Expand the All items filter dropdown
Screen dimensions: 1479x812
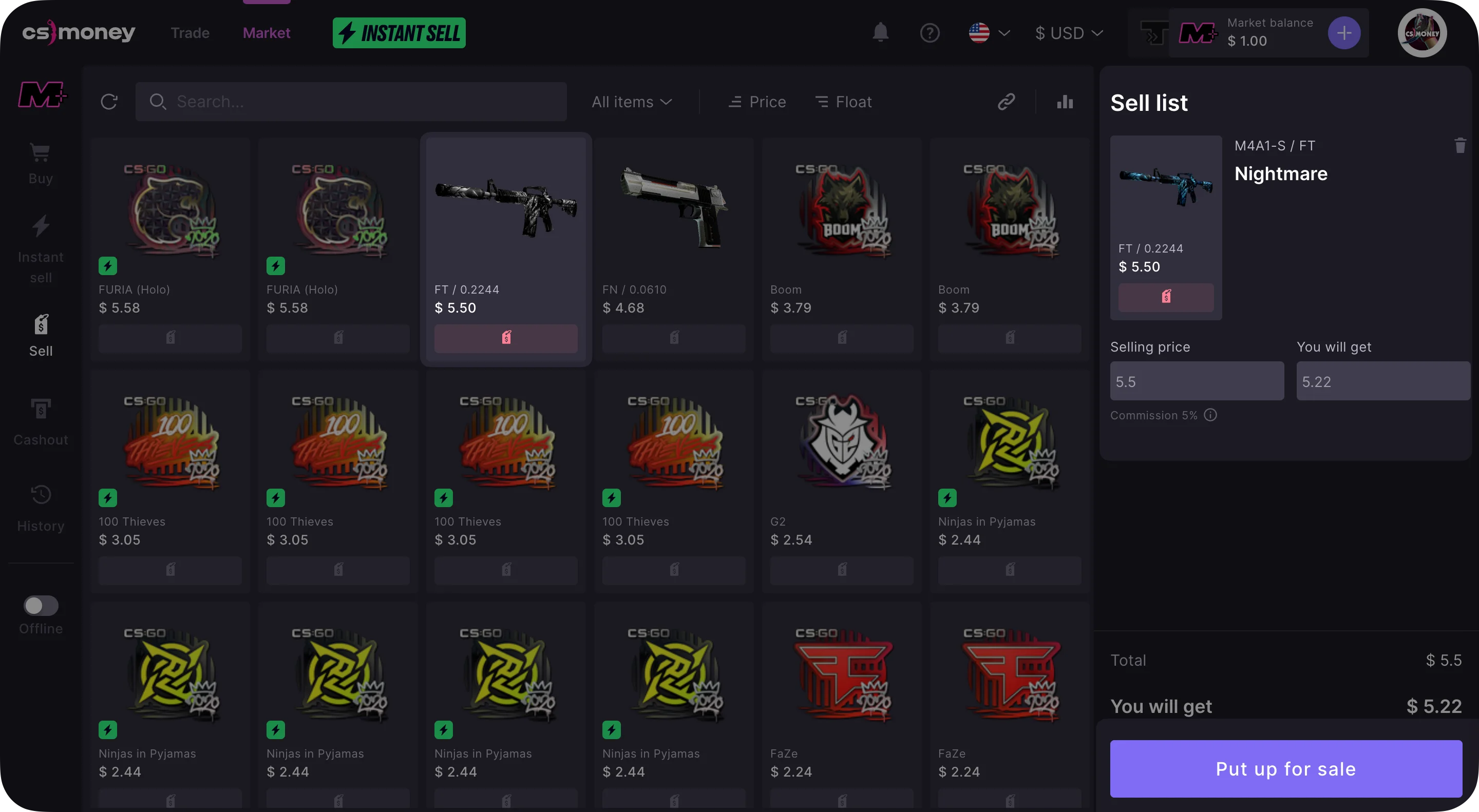click(x=632, y=102)
